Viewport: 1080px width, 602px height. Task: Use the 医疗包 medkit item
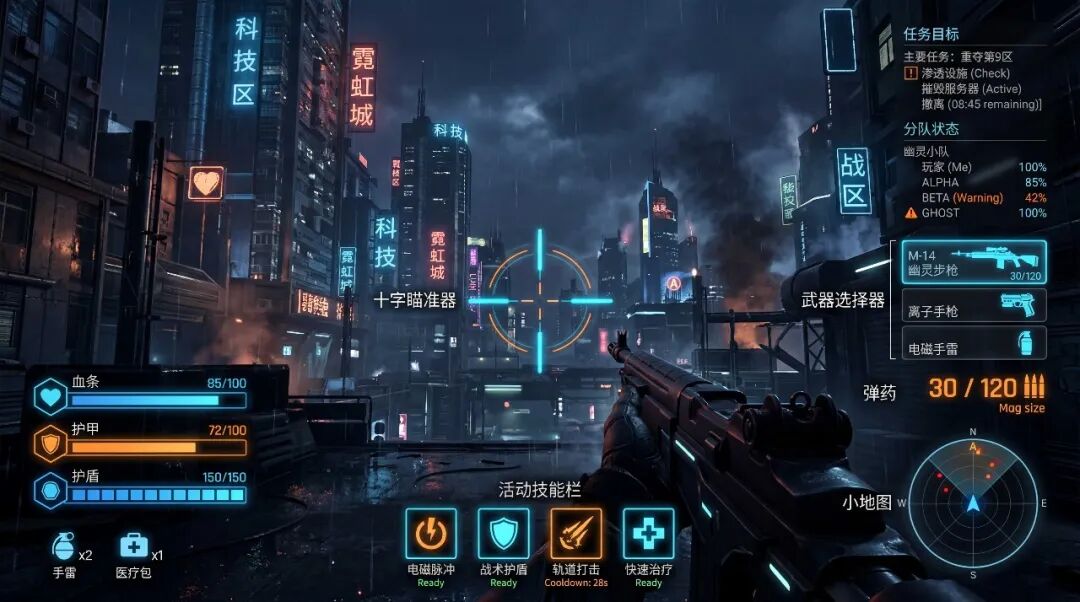[134, 547]
